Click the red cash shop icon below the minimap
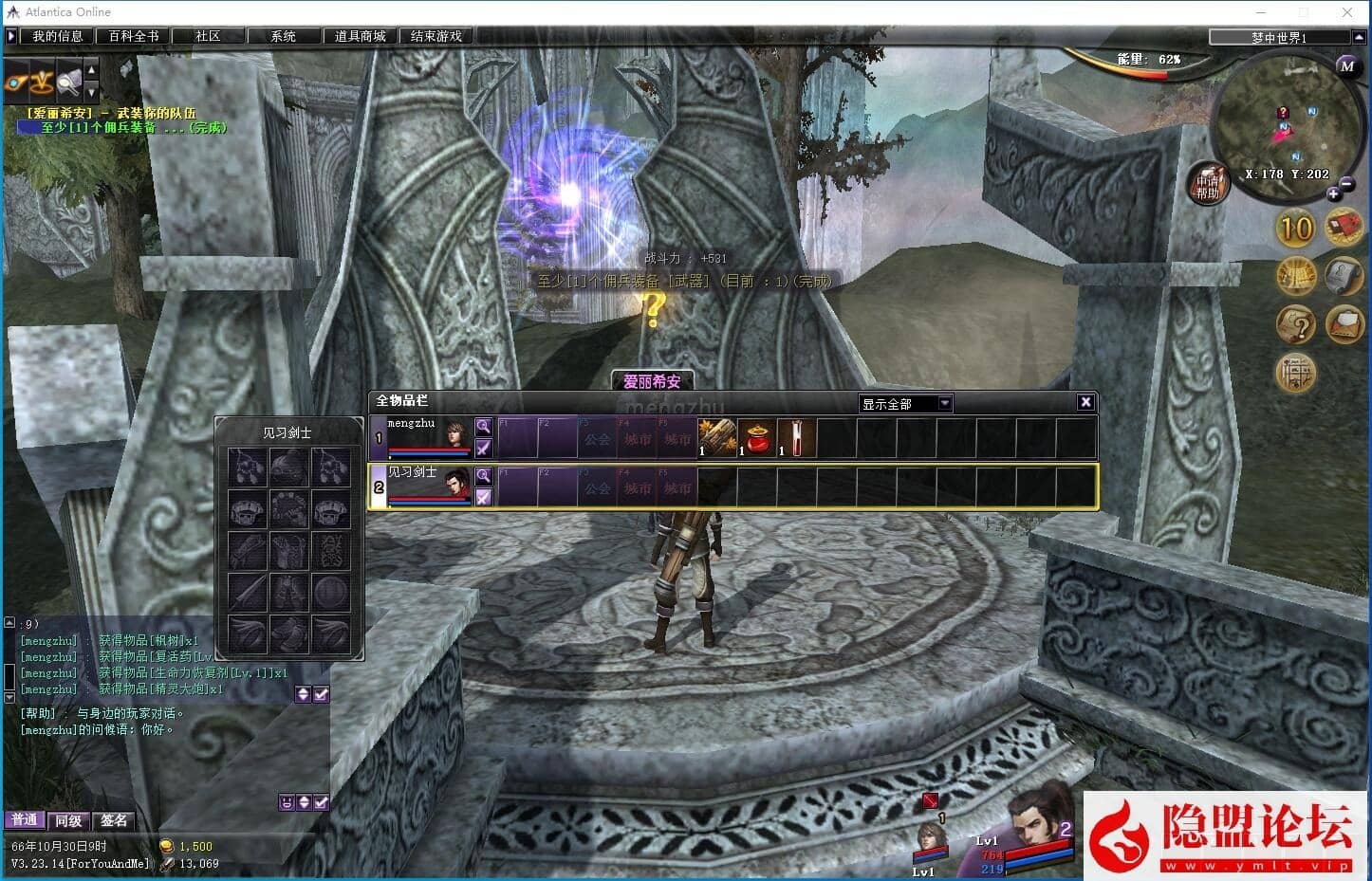The width and height of the screenshot is (1372, 881). 1344,228
